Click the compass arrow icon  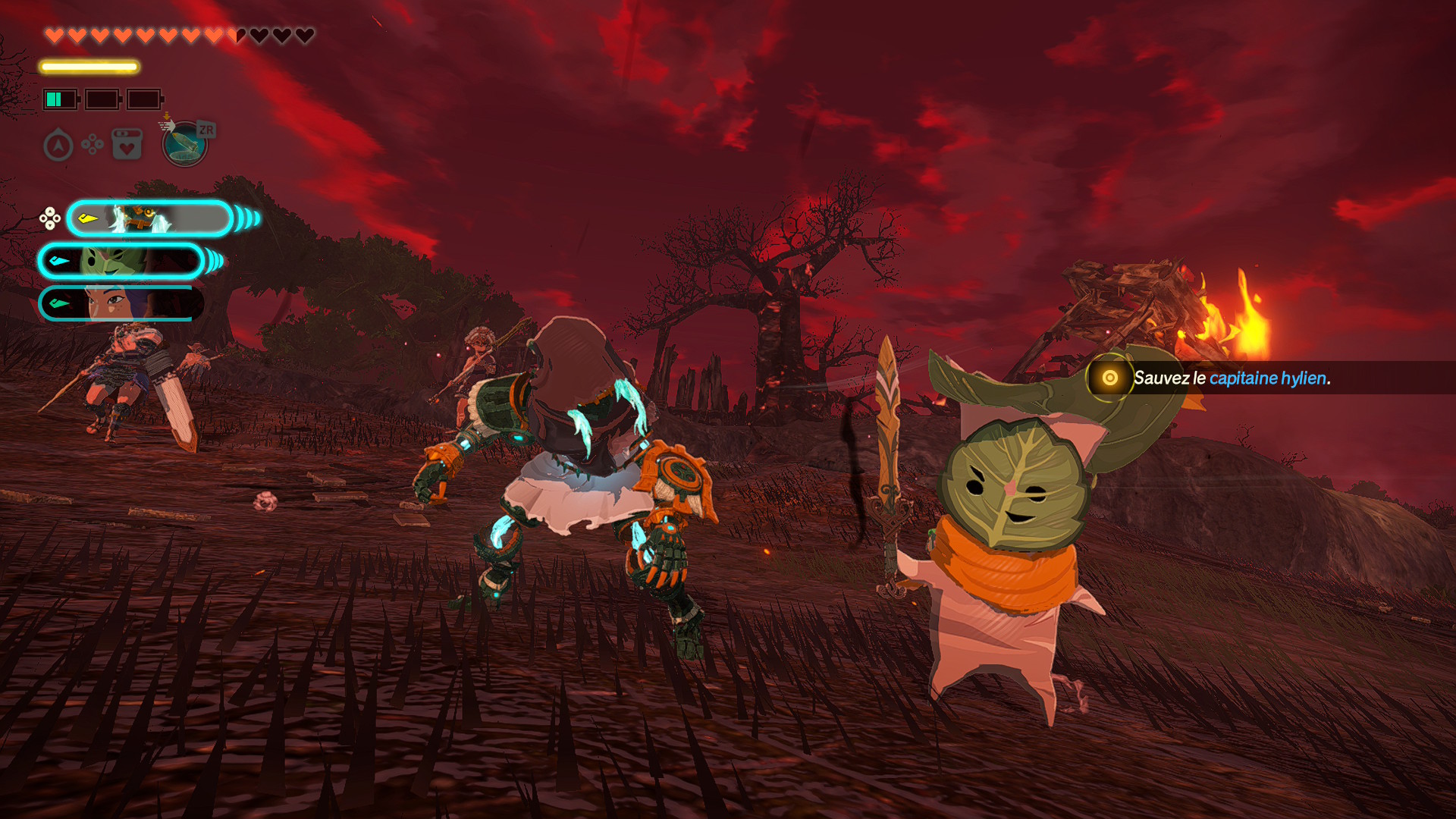click(x=58, y=145)
